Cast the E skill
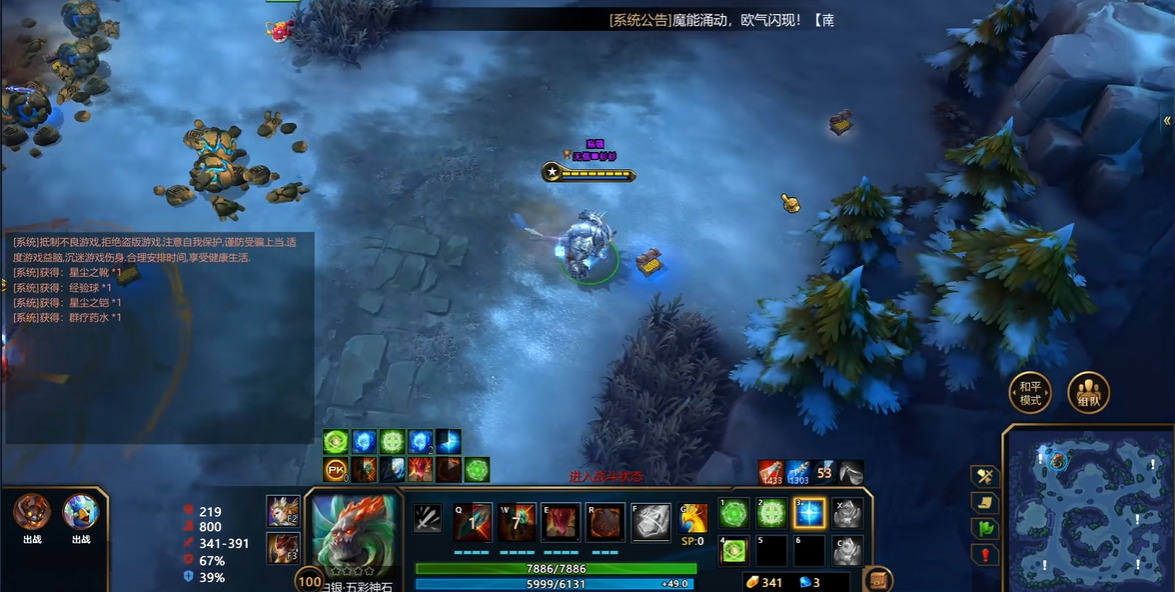The image size is (1175, 592). (x=561, y=521)
